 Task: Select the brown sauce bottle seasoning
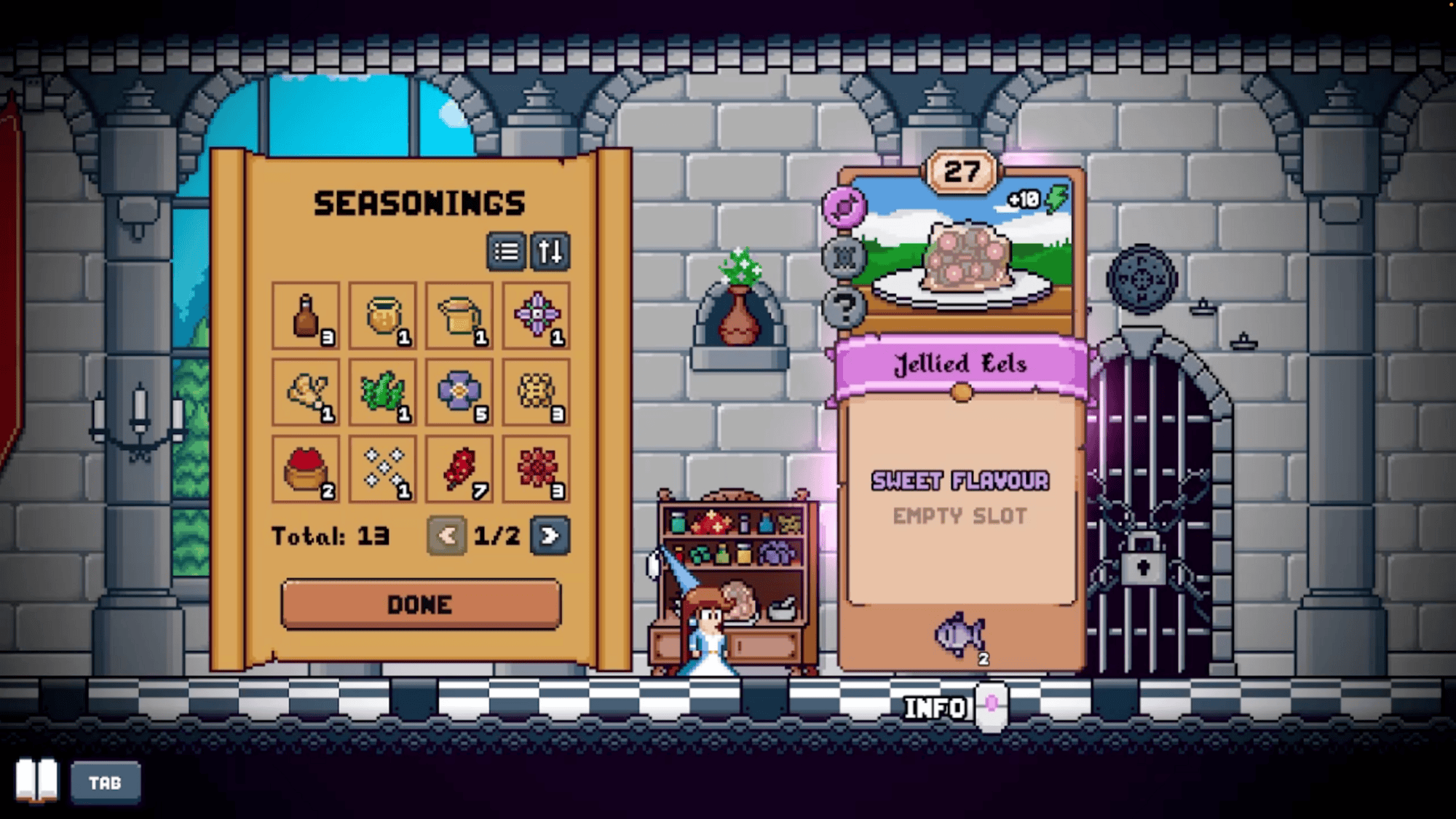[x=306, y=316]
